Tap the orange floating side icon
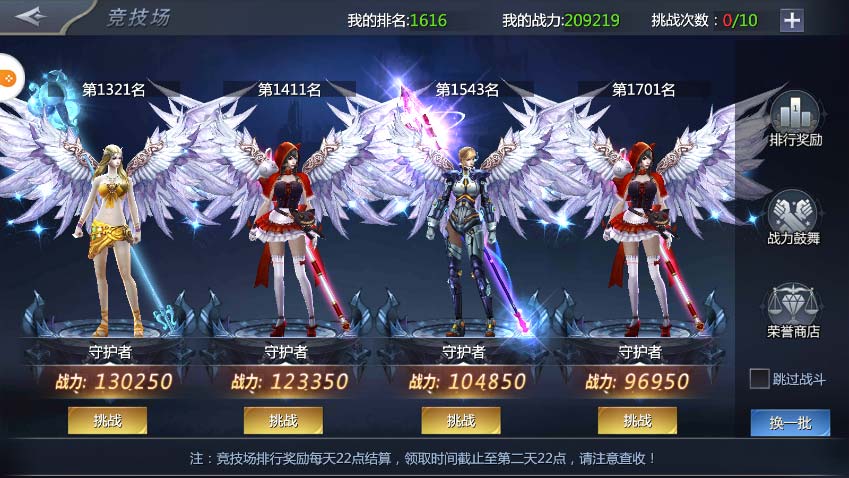This screenshot has height=478, width=849. pos(7,77)
